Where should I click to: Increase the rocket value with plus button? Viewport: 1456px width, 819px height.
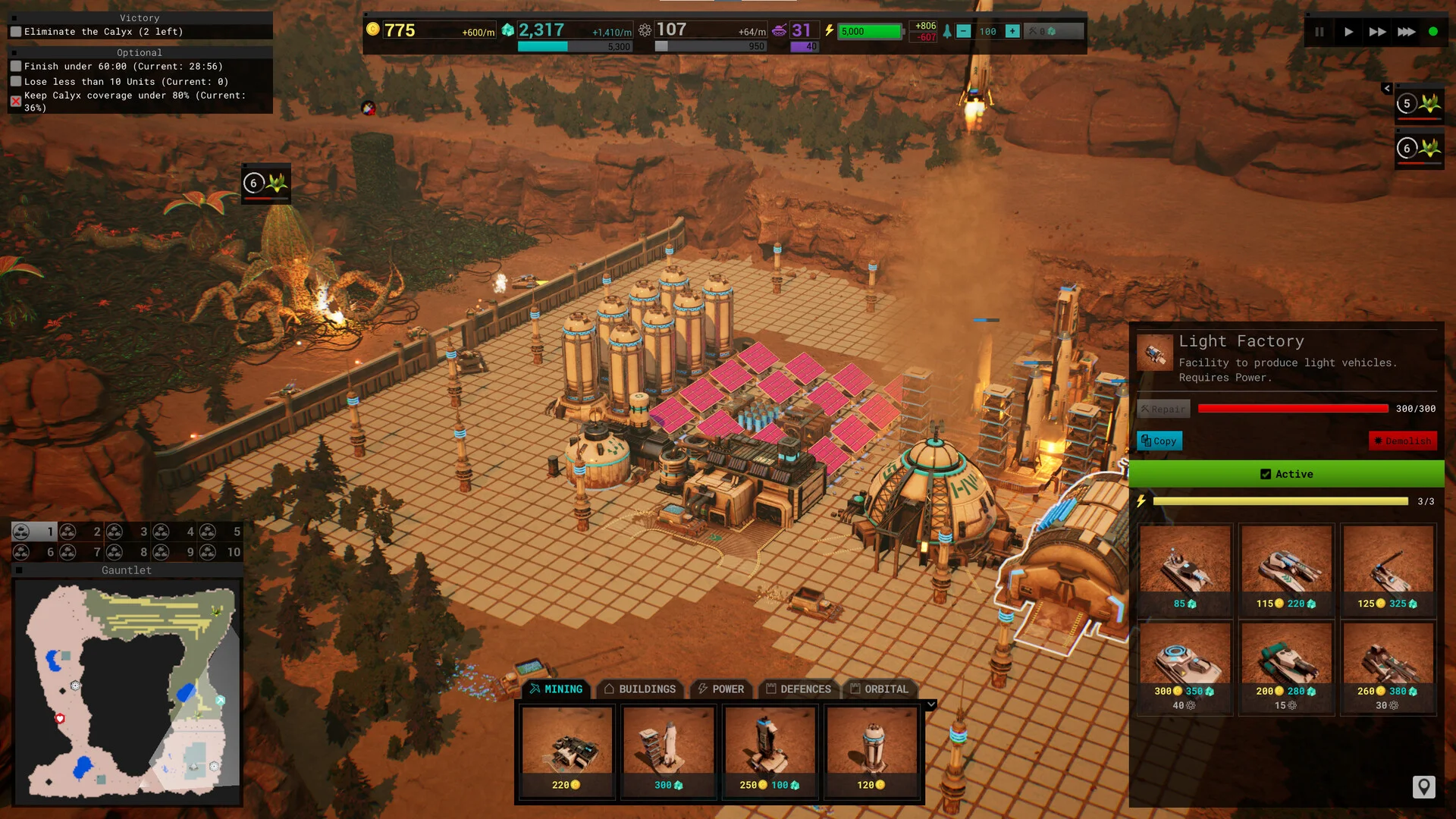point(1012,31)
